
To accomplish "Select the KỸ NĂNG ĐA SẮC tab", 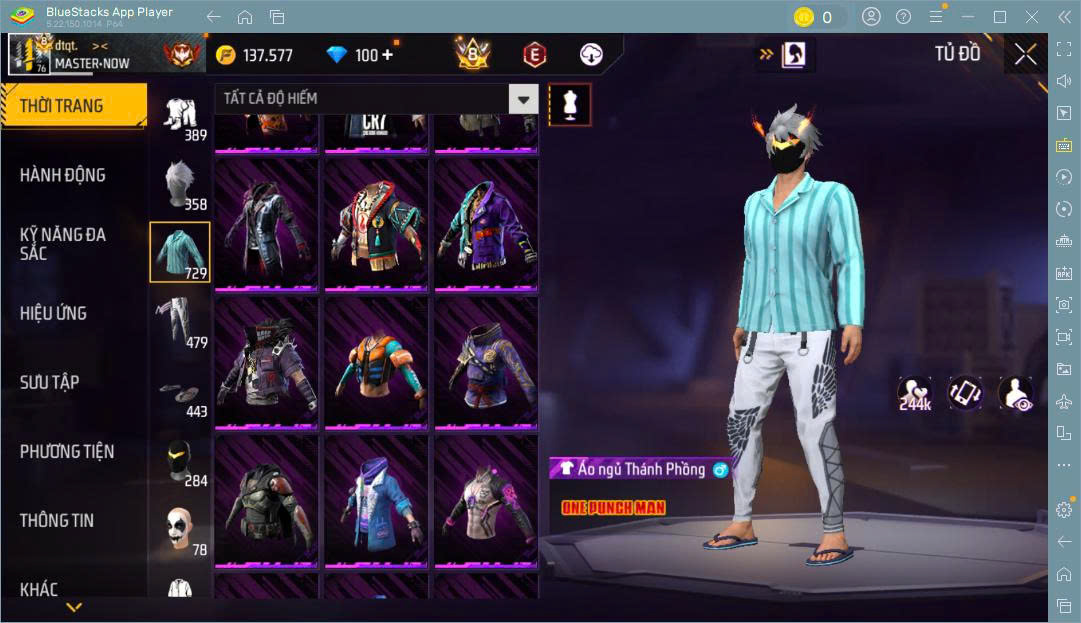I will click(x=63, y=244).
